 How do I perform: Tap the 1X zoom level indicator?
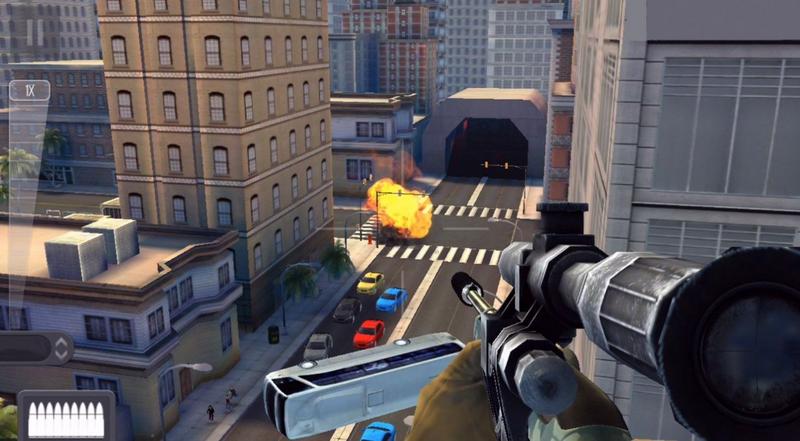coord(29,90)
